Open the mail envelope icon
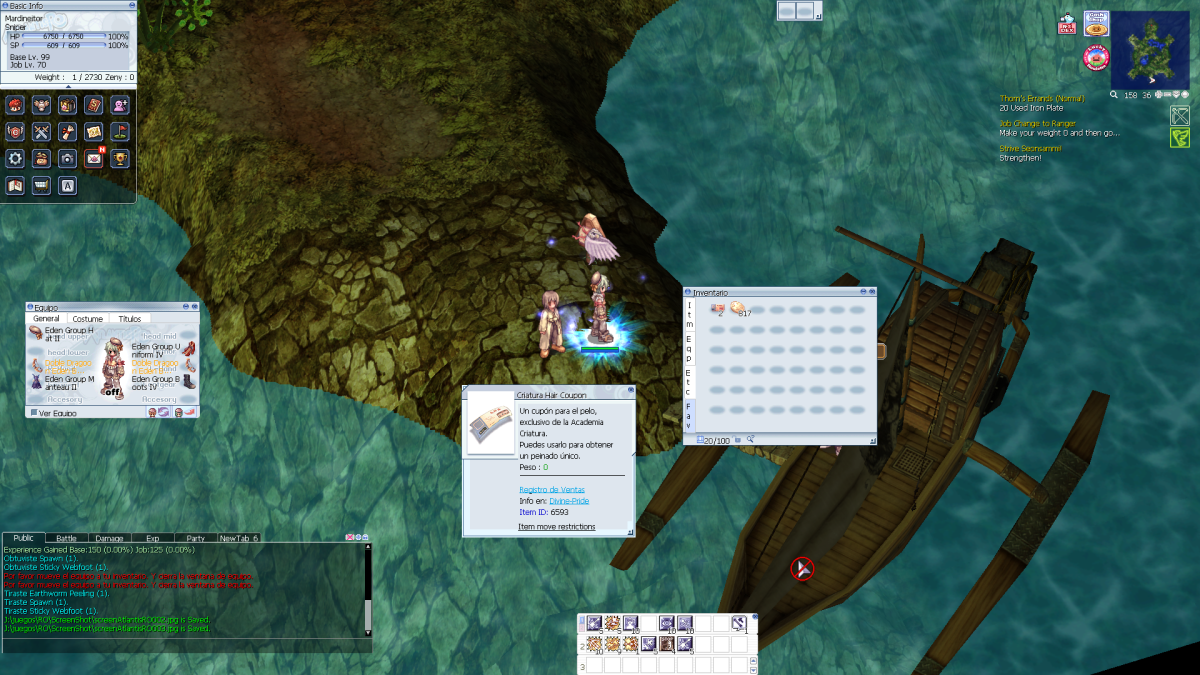The height and width of the screenshot is (675, 1200). click(94, 158)
